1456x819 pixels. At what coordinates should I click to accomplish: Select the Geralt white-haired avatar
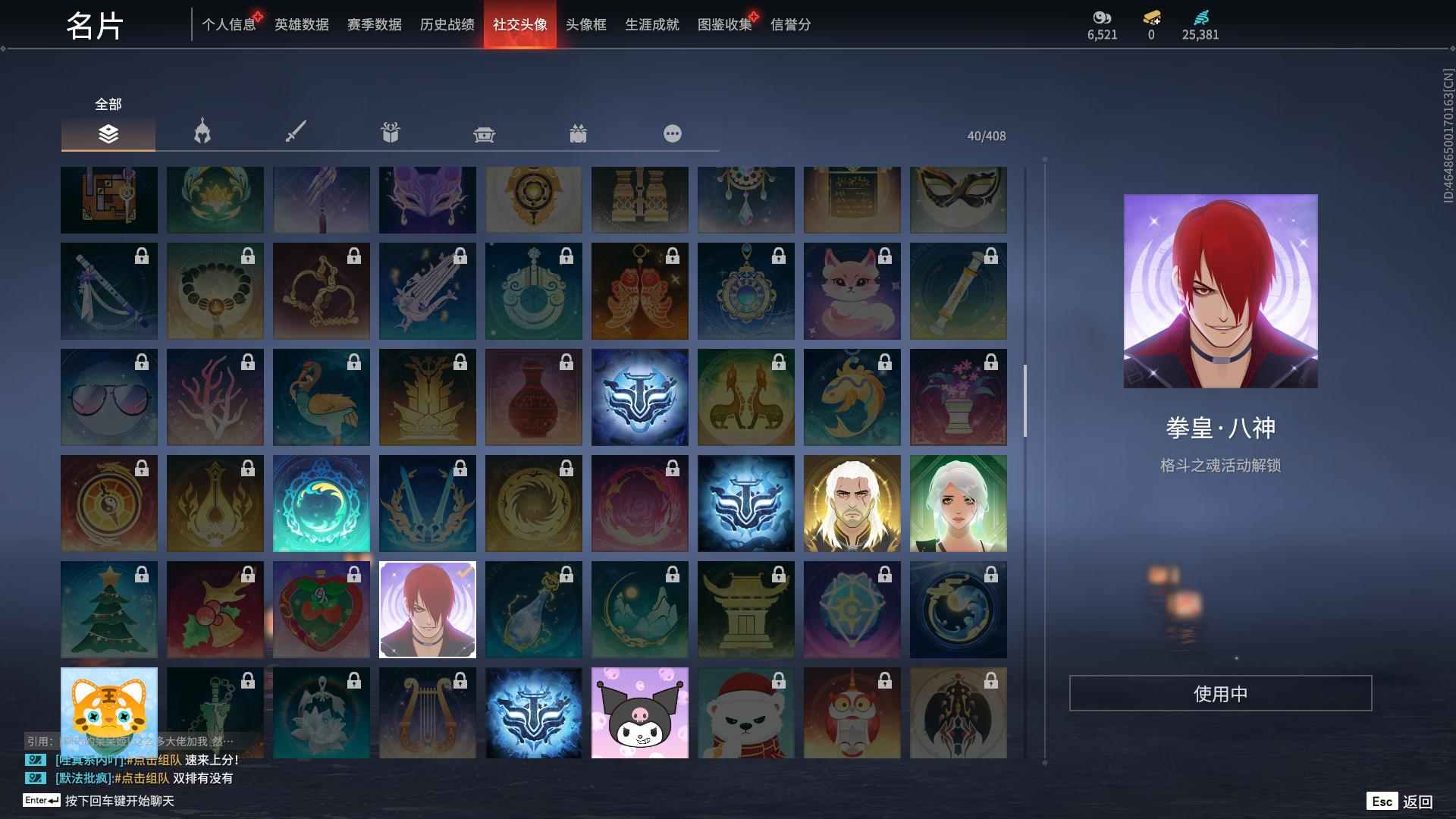(852, 503)
